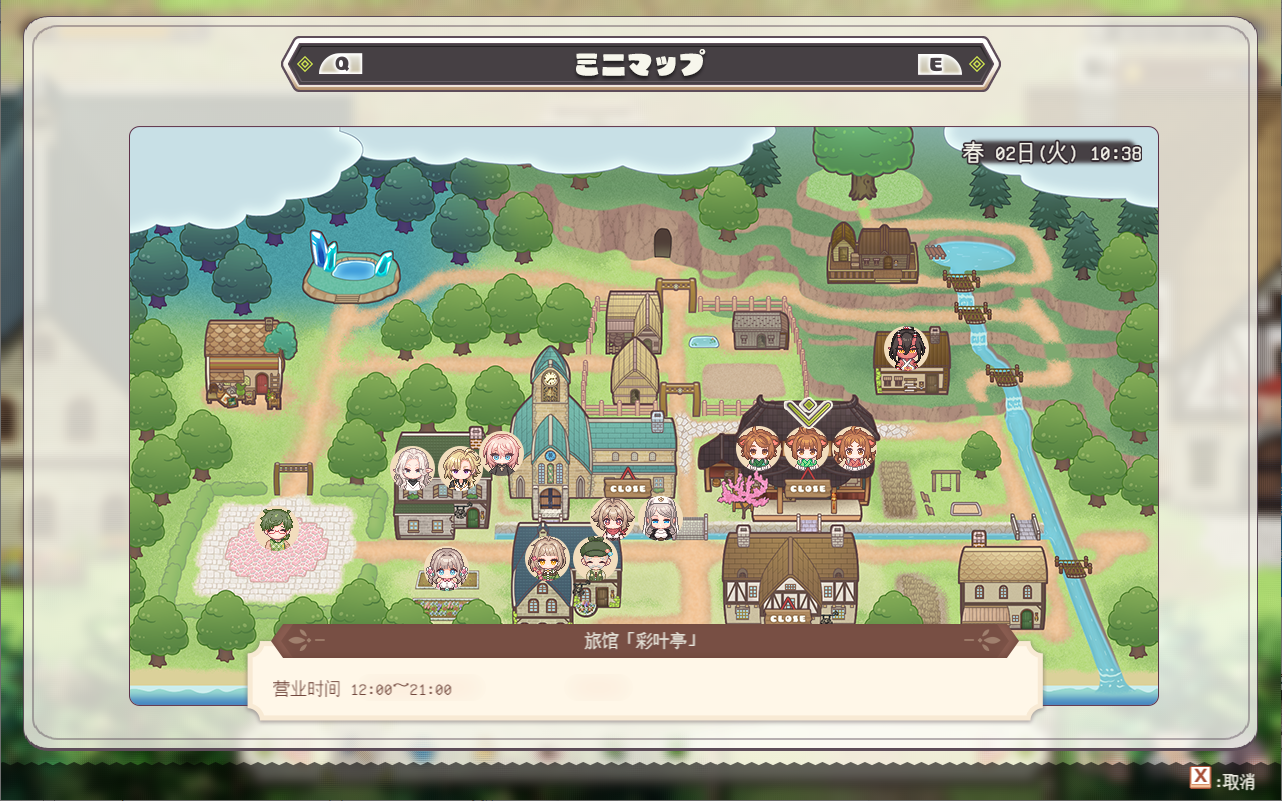This screenshot has width=1282, height=801.
Task: Click the CLOSE sign on the church
Action: (x=627, y=488)
